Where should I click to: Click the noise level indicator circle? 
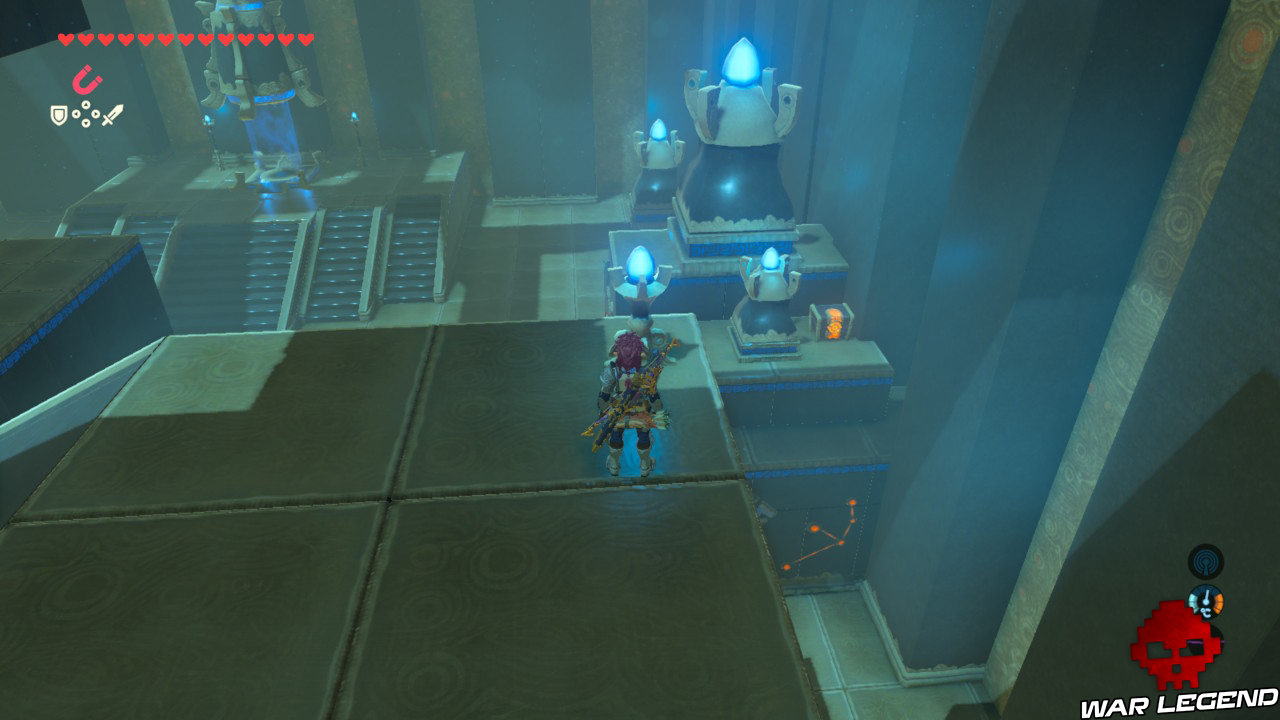[1206, 561]
